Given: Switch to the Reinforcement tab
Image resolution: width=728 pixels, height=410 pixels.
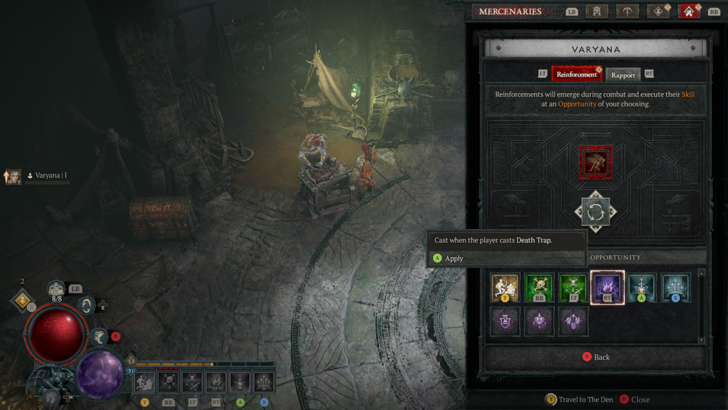Looking at the screenshot, I should point(574,74).
